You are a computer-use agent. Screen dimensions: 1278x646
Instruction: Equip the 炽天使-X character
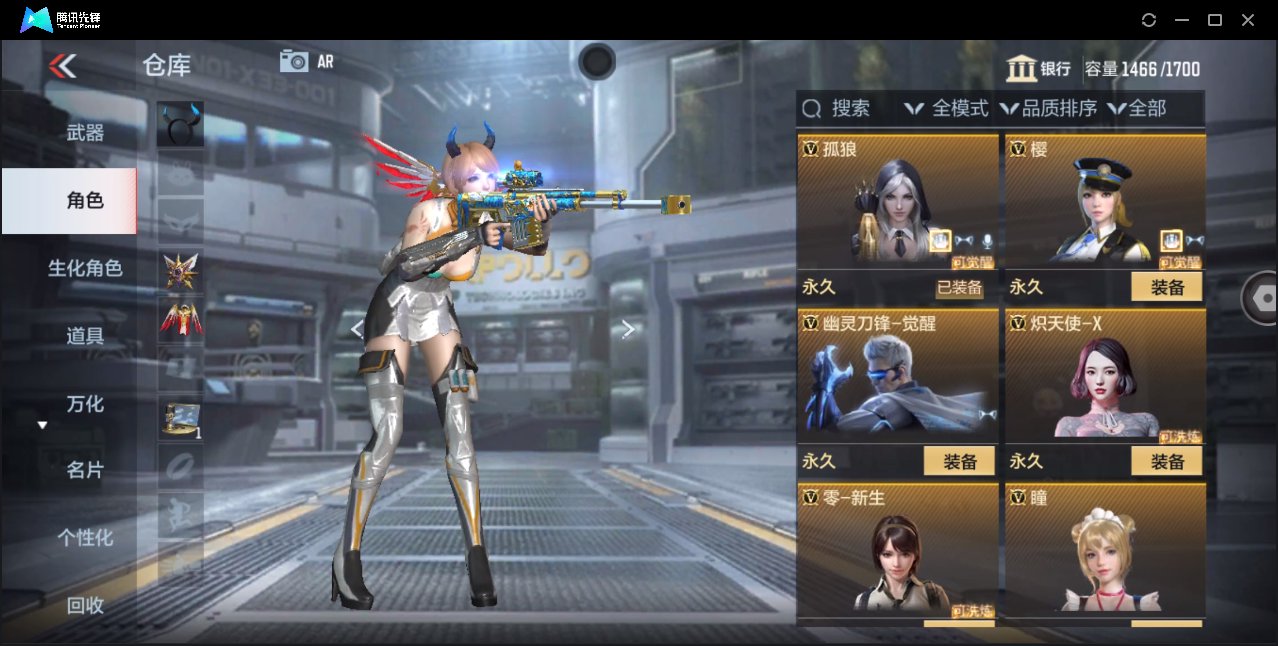(1166, 461)
